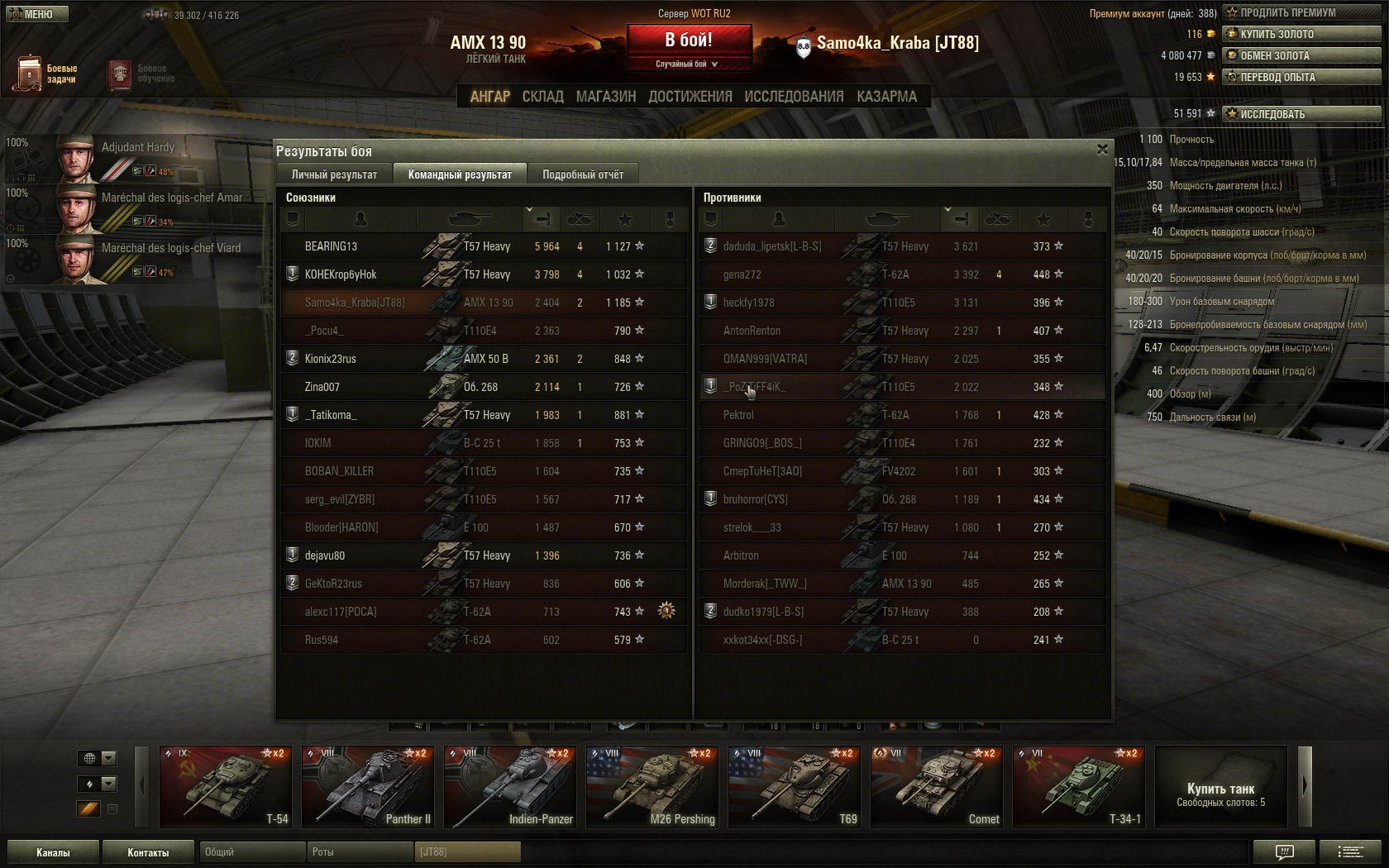Click Продлить премиум button
Viewport: 1389px width, 868px height.
[1301, 12]
